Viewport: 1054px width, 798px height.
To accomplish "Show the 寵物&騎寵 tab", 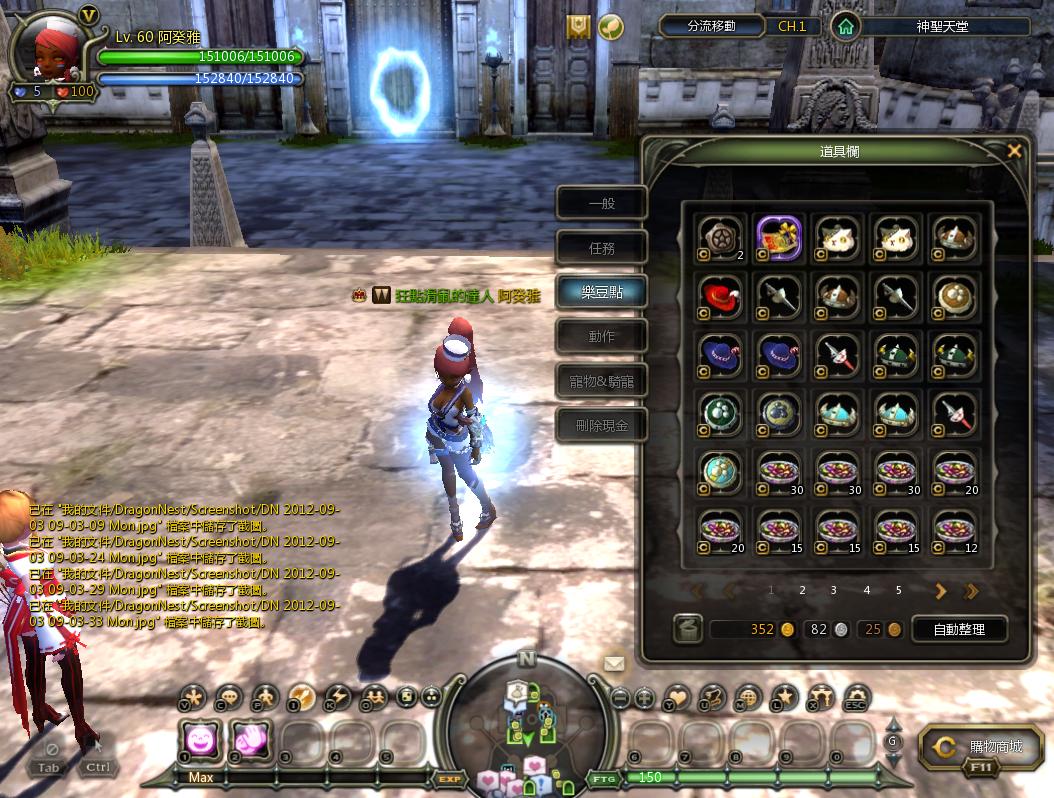I will [602, 381].
